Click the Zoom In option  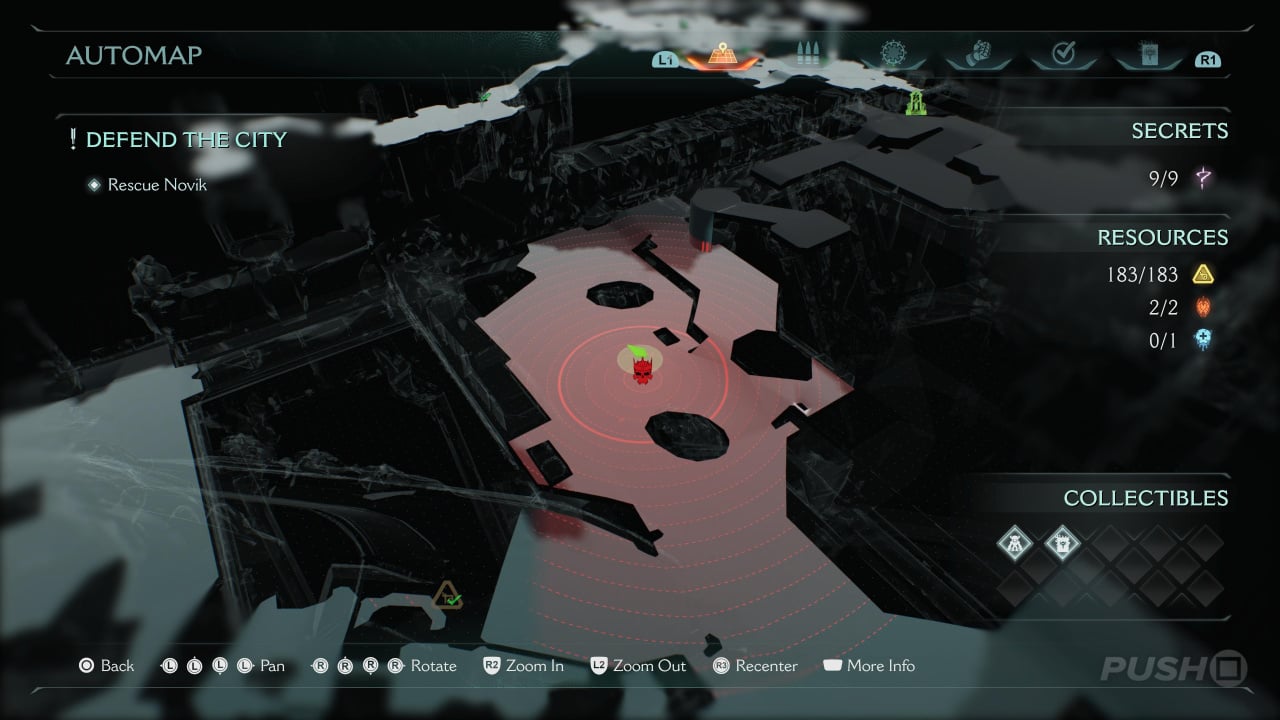point(523,666)
